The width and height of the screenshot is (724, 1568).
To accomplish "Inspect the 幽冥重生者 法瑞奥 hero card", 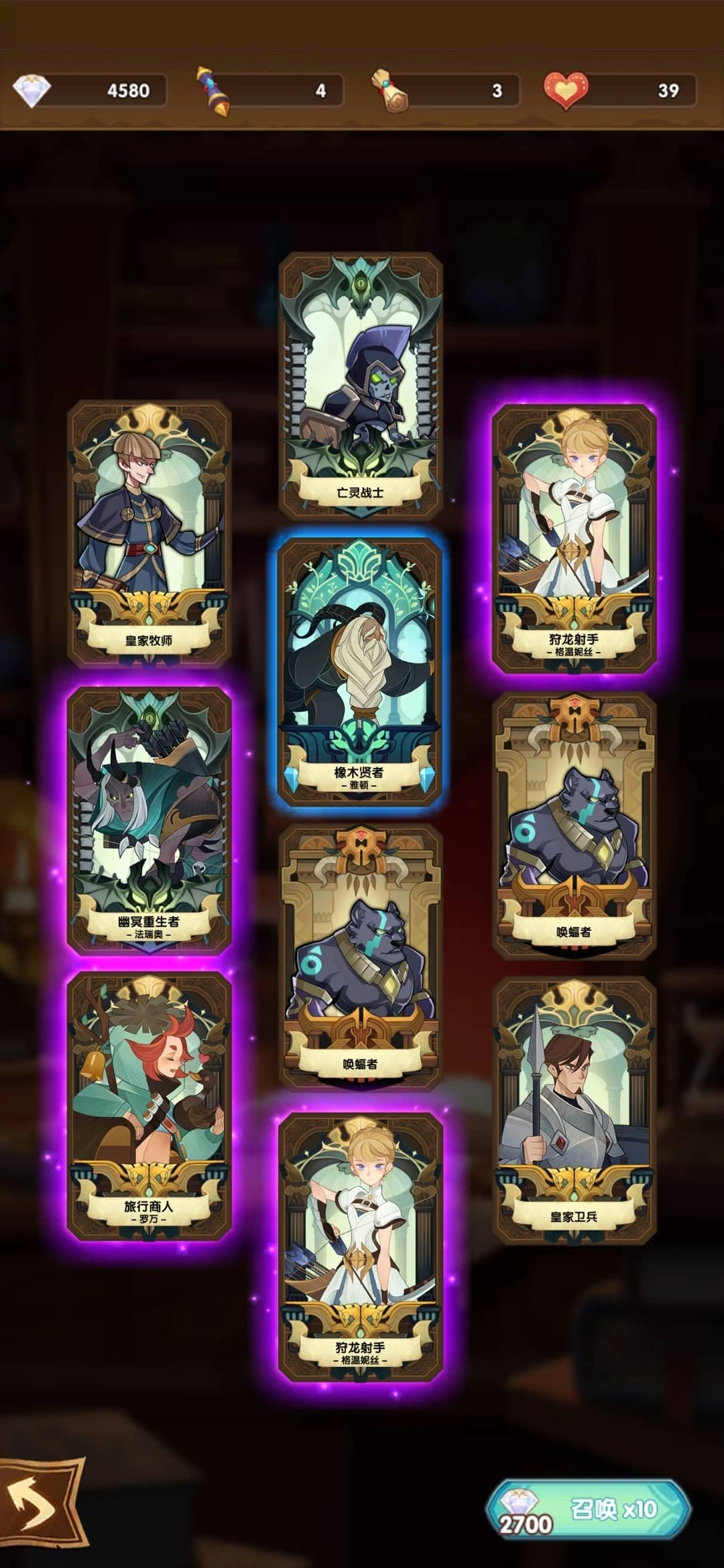I will point(149,819).
